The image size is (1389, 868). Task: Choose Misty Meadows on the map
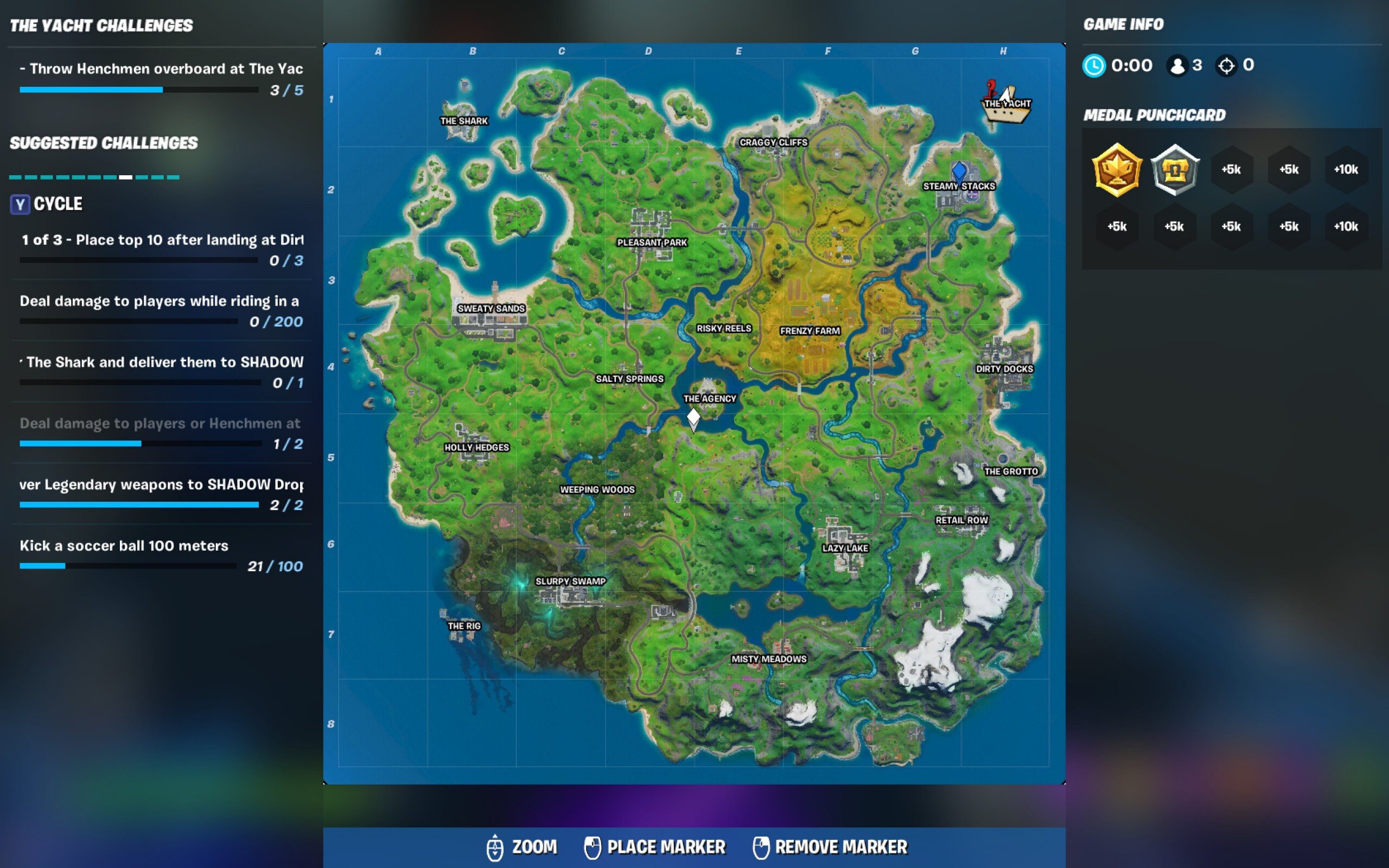[x=768, y=659]
